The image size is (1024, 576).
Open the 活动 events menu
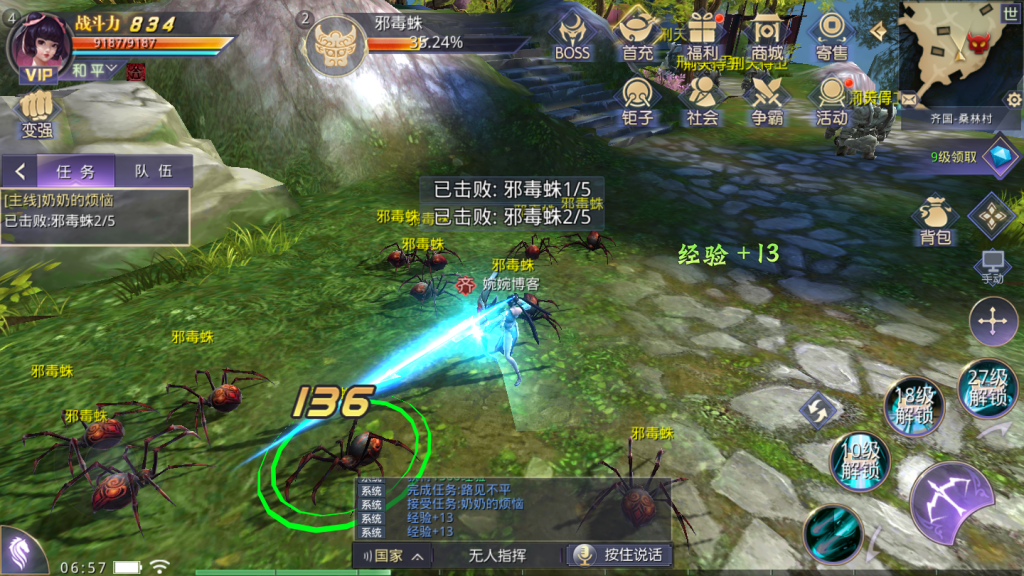[832, 100]
